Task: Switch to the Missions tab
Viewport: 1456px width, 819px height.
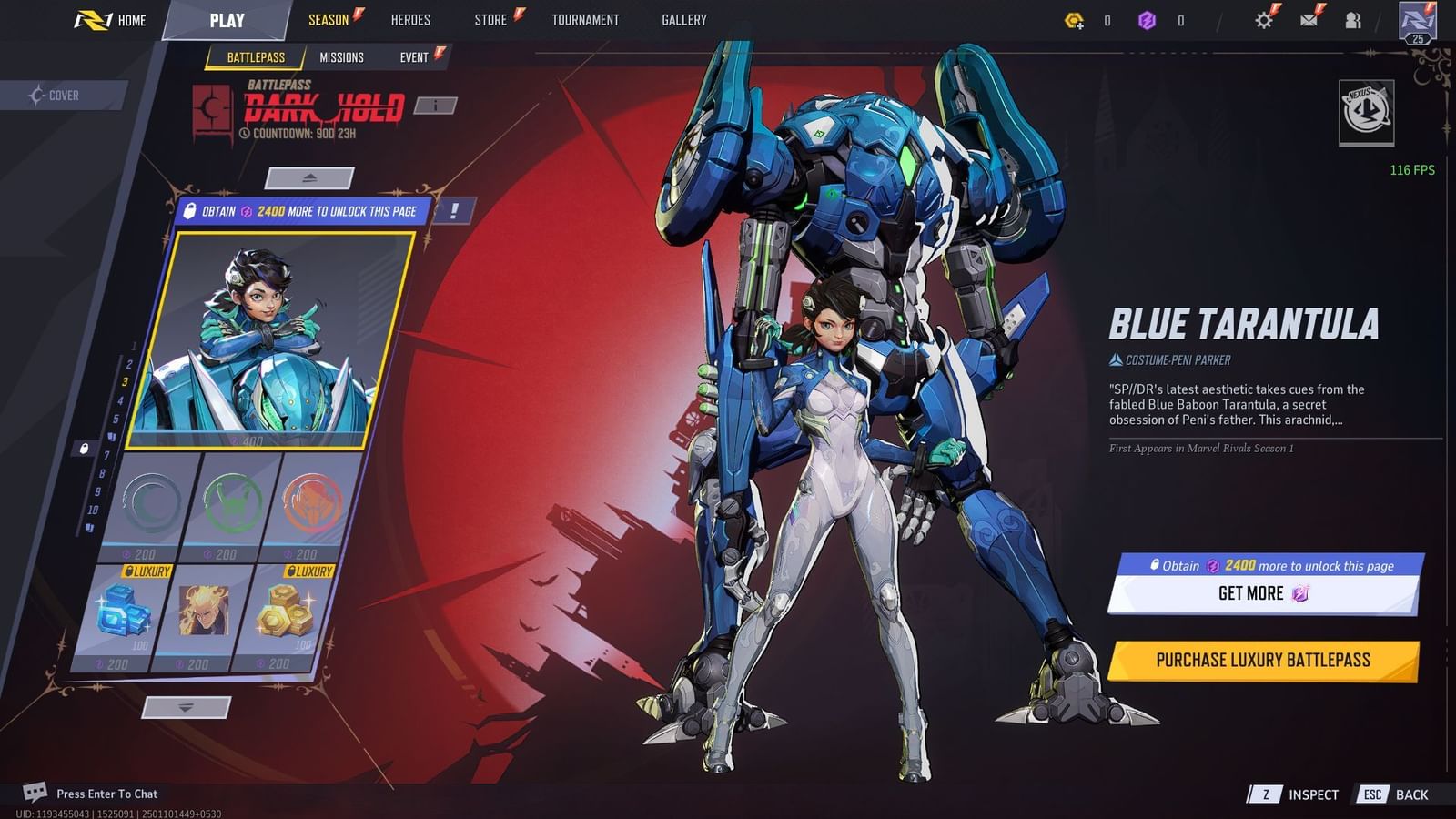Action: click(x=341, y=56)
